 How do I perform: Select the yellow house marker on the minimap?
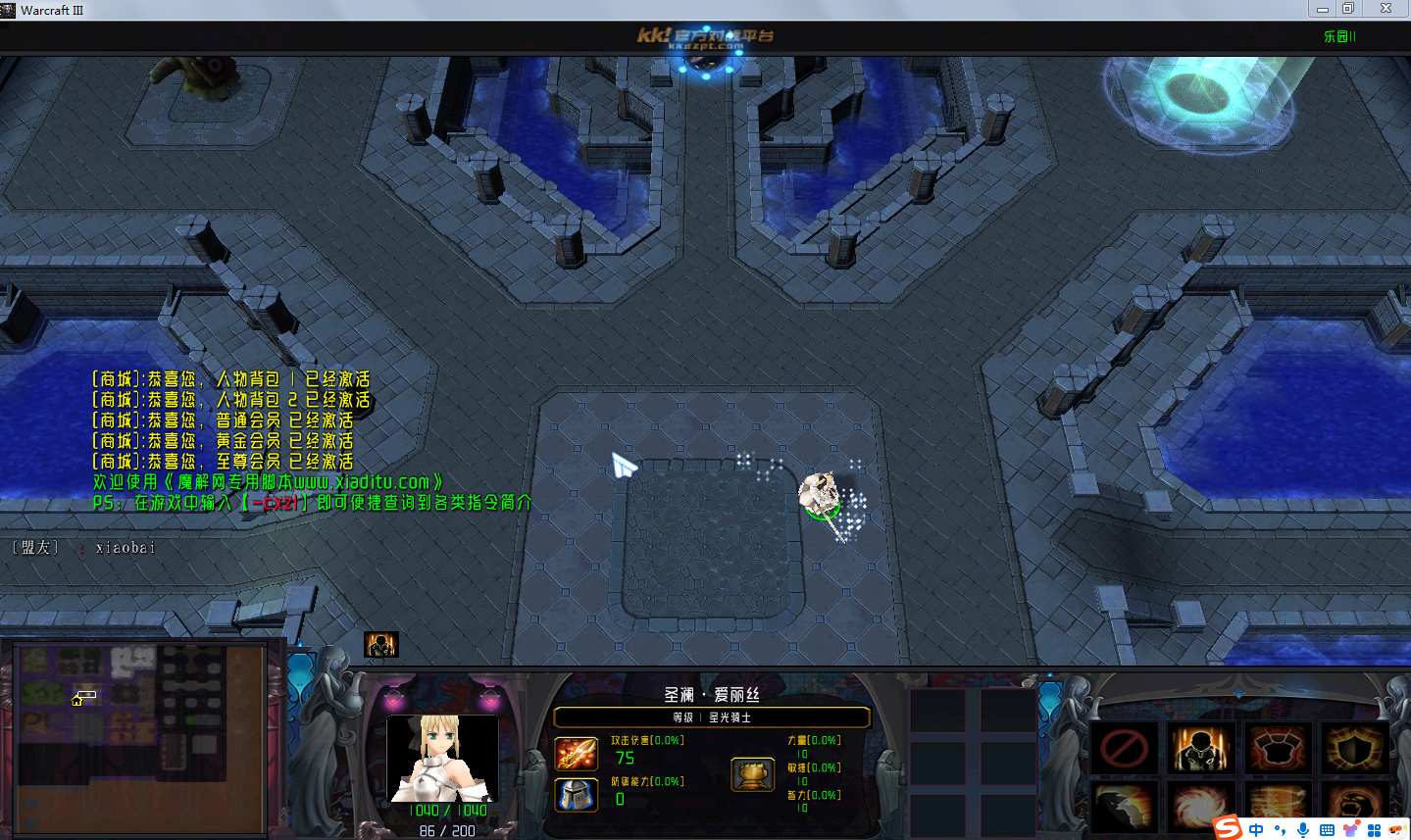pyautogui.click(x=76, y=700)
